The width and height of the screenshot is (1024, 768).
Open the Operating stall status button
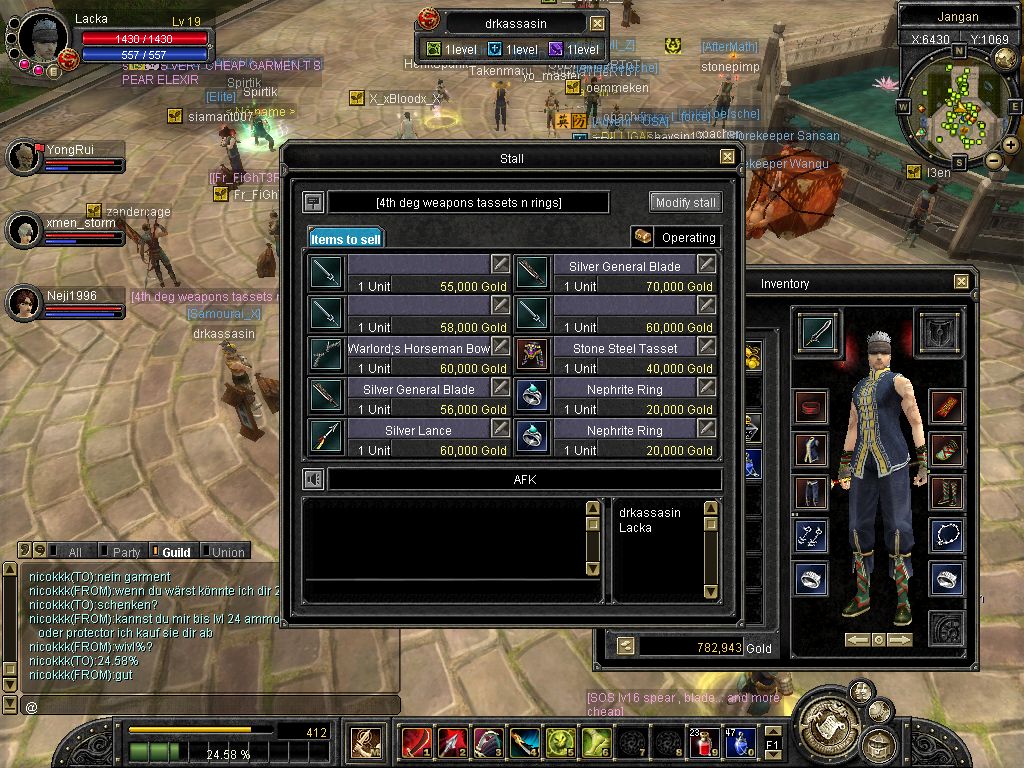tap(676, 238)
